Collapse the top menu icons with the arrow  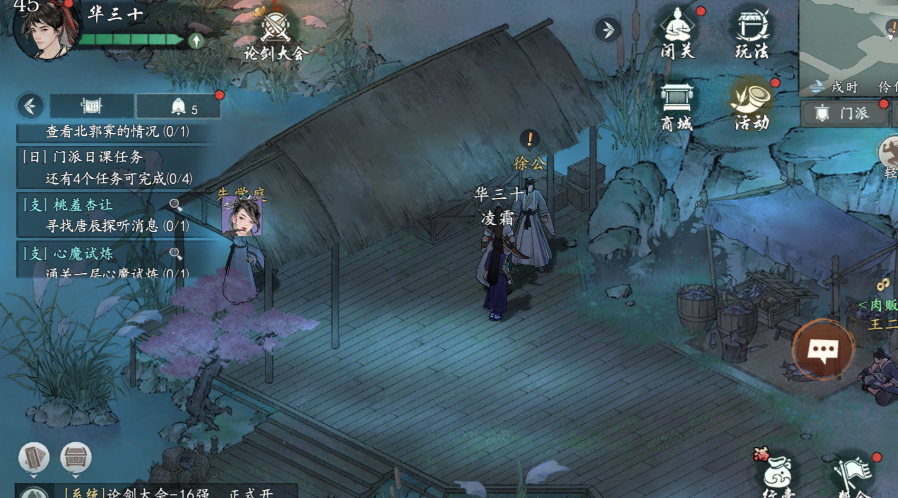point(606,29)
